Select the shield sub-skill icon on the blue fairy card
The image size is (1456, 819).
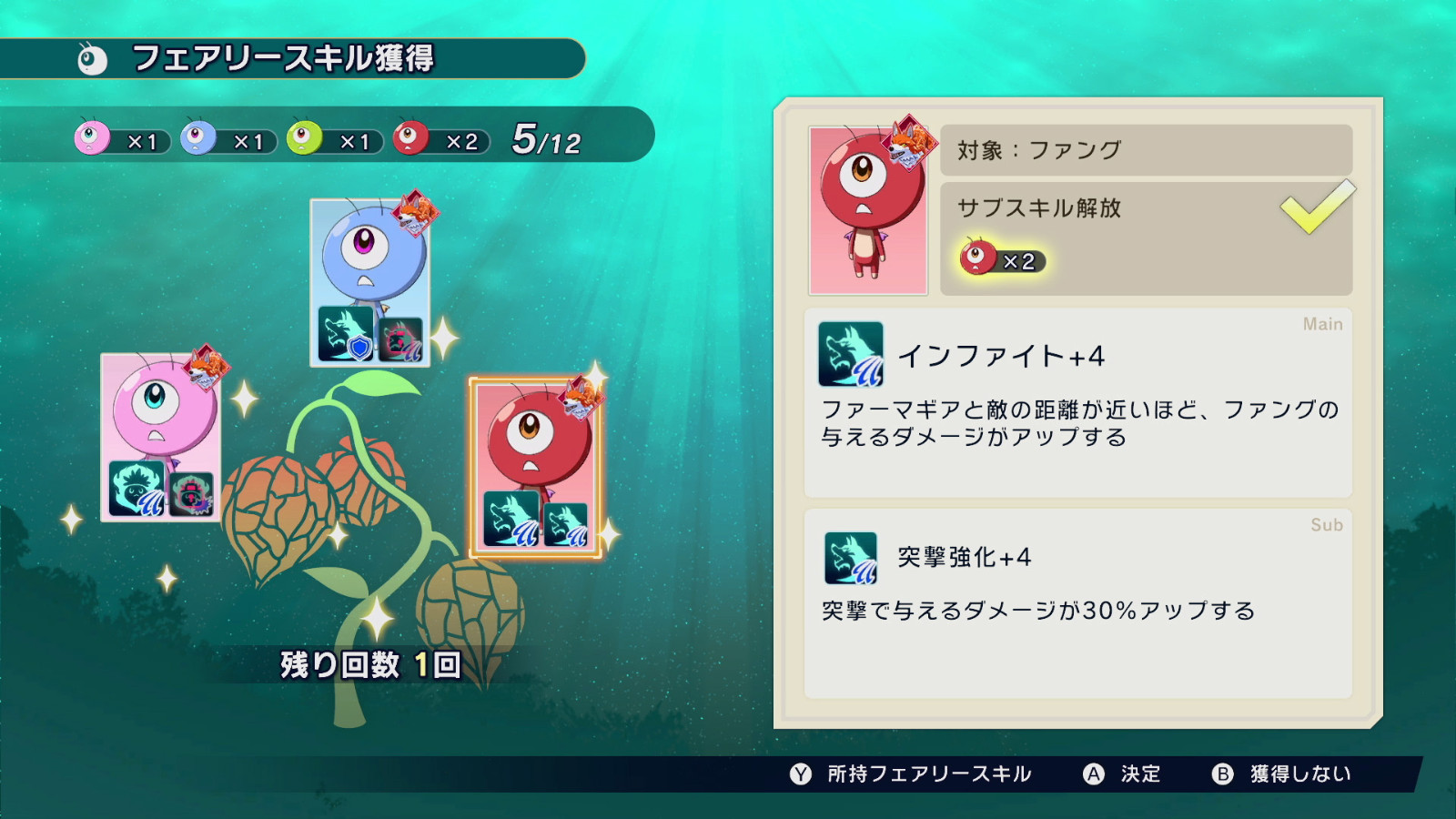click(344, 339)
